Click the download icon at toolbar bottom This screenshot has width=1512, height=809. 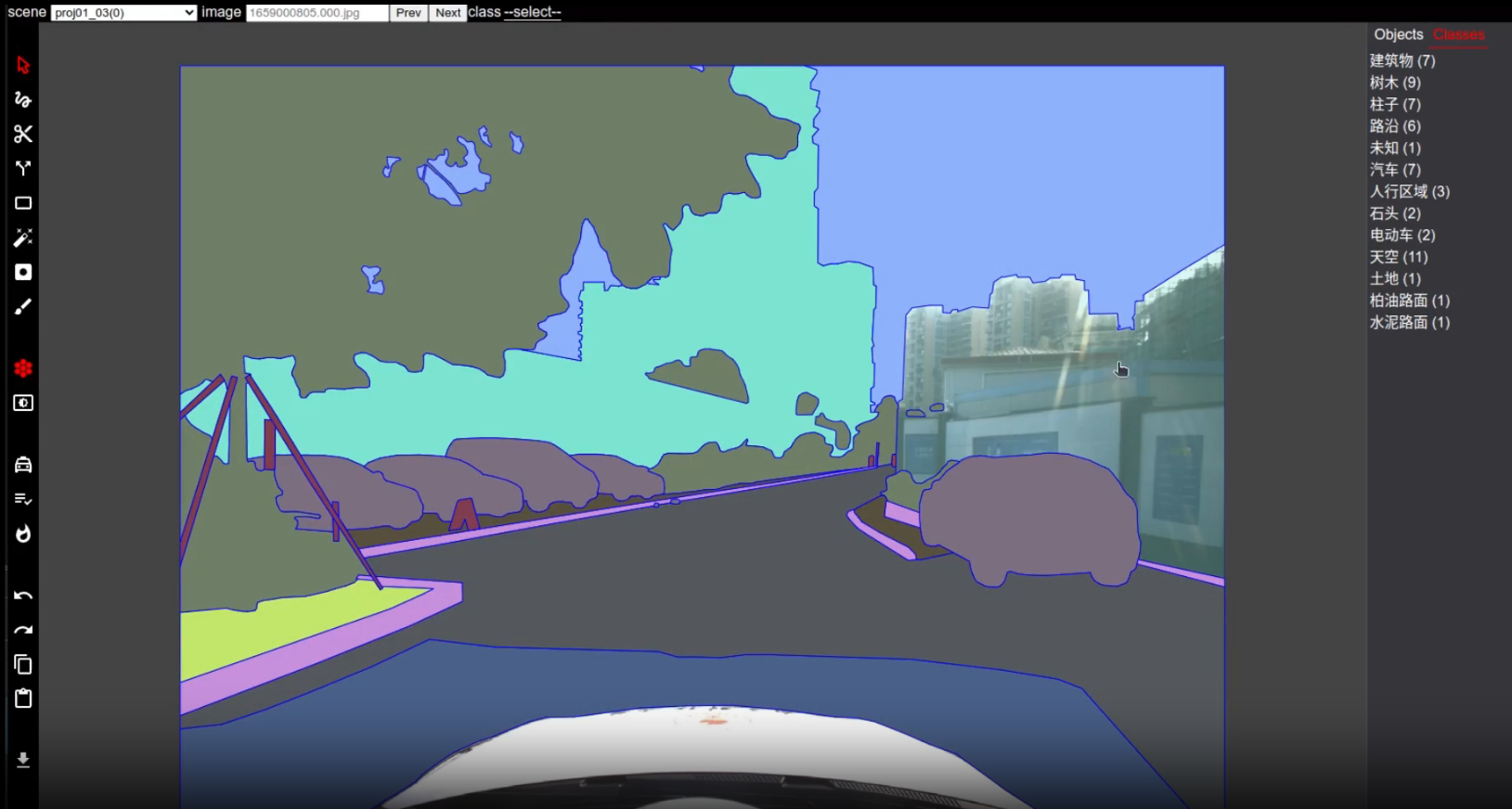pyautogui.click(x=22, y=760)
